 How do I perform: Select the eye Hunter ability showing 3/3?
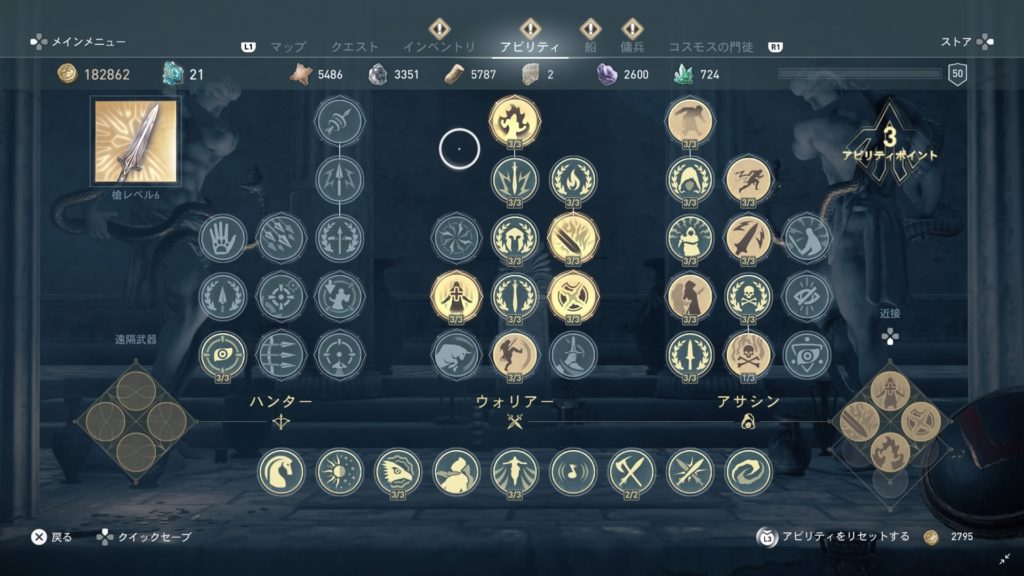[222, 355]
